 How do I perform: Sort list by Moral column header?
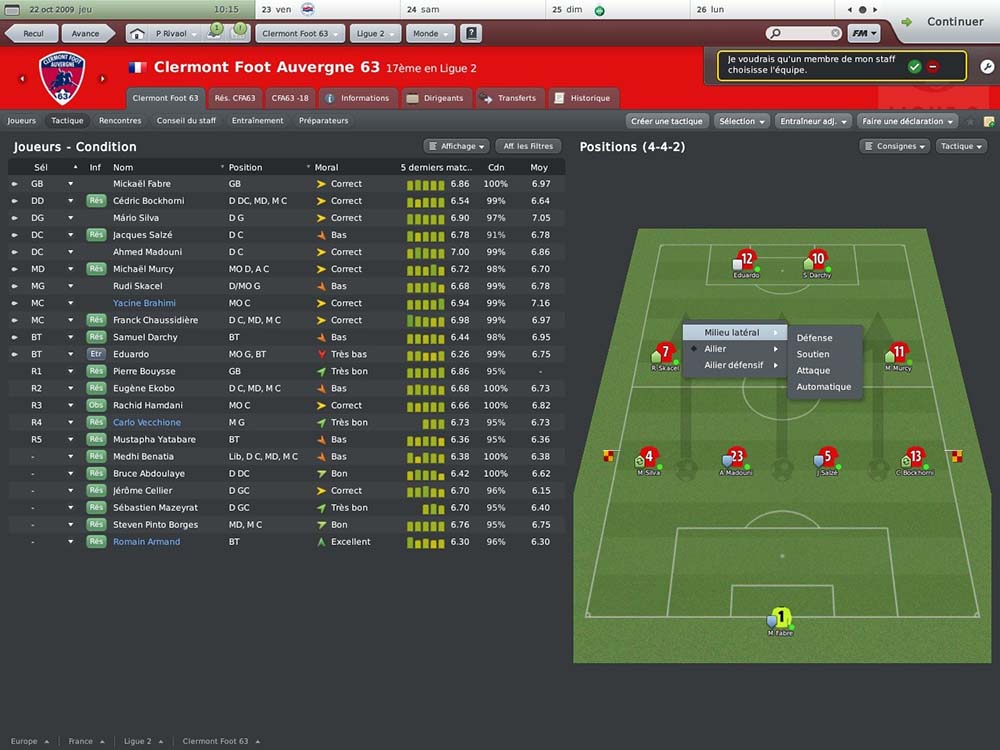click(x=327, y=167)
